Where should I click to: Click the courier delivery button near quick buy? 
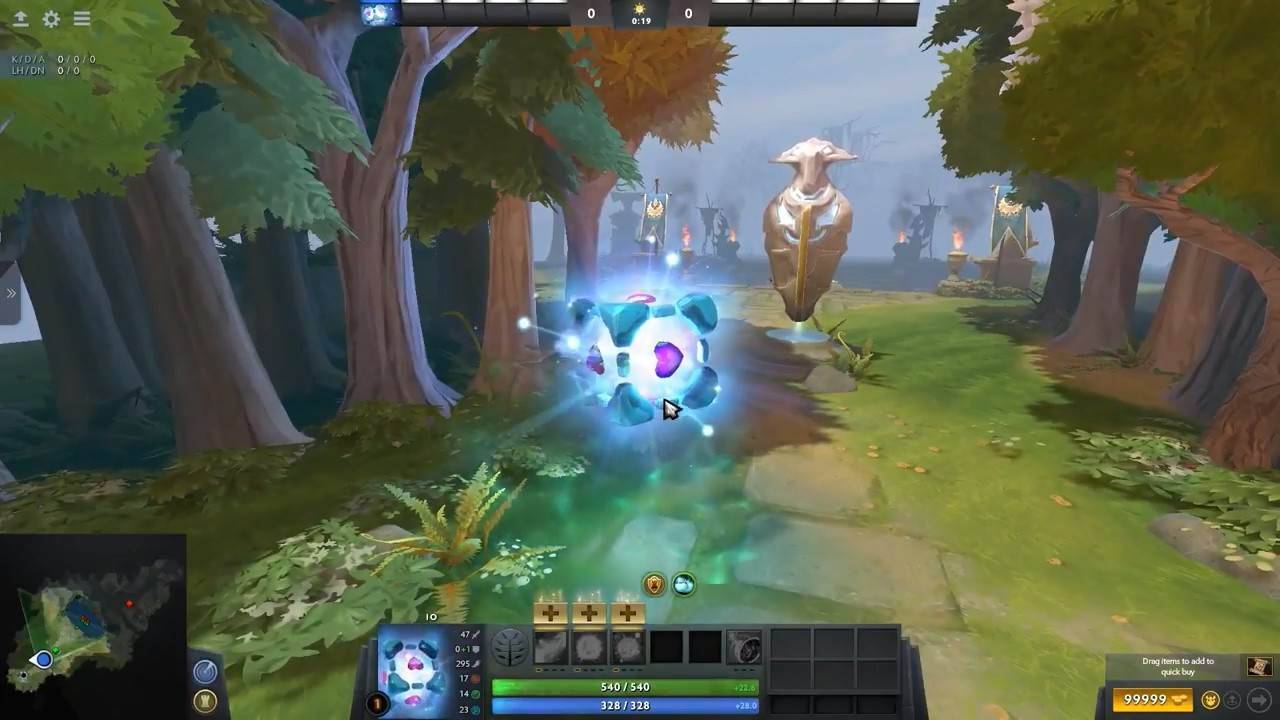(1231, 700)
